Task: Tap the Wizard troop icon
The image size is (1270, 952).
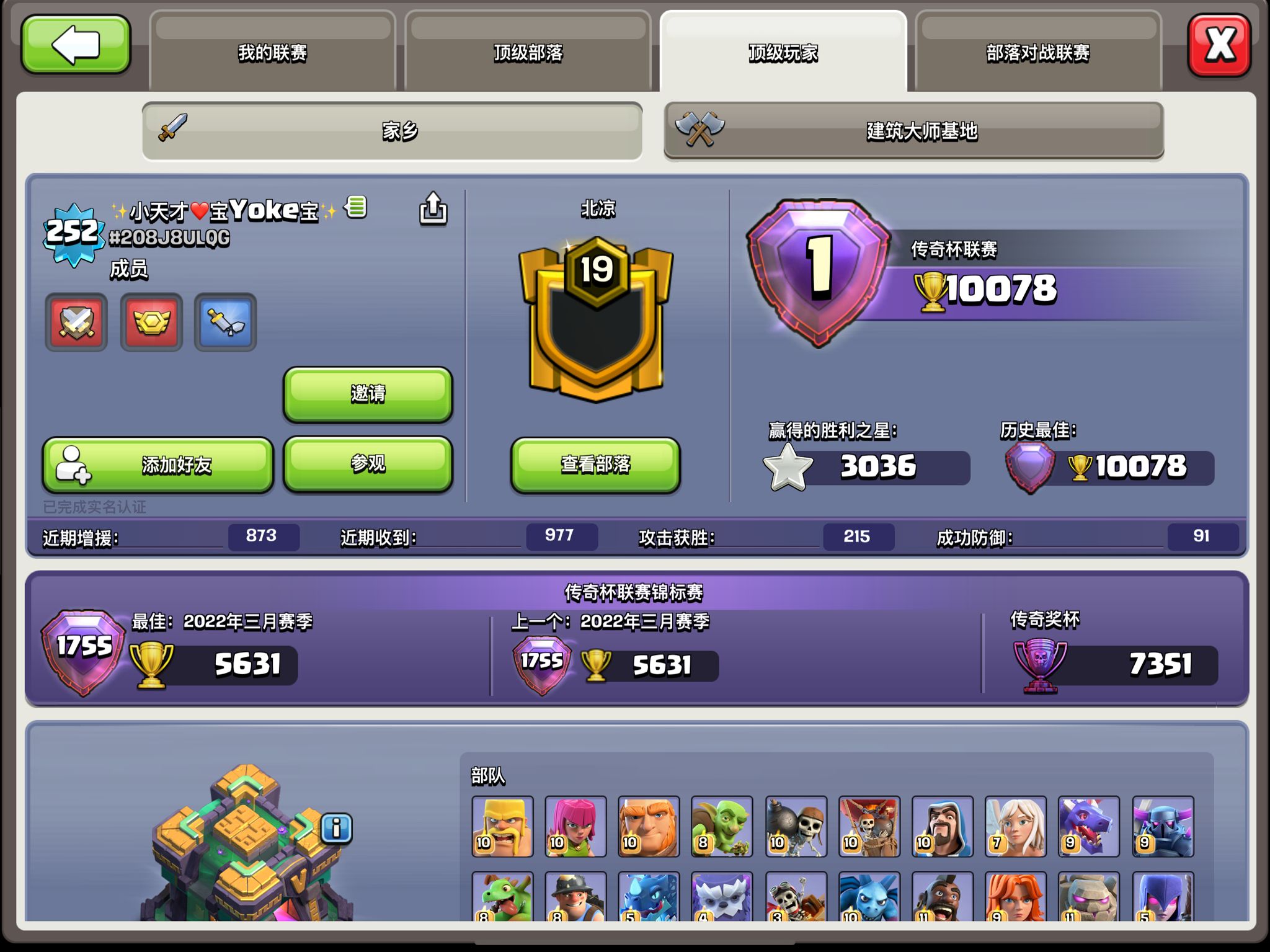Action: 942,827
